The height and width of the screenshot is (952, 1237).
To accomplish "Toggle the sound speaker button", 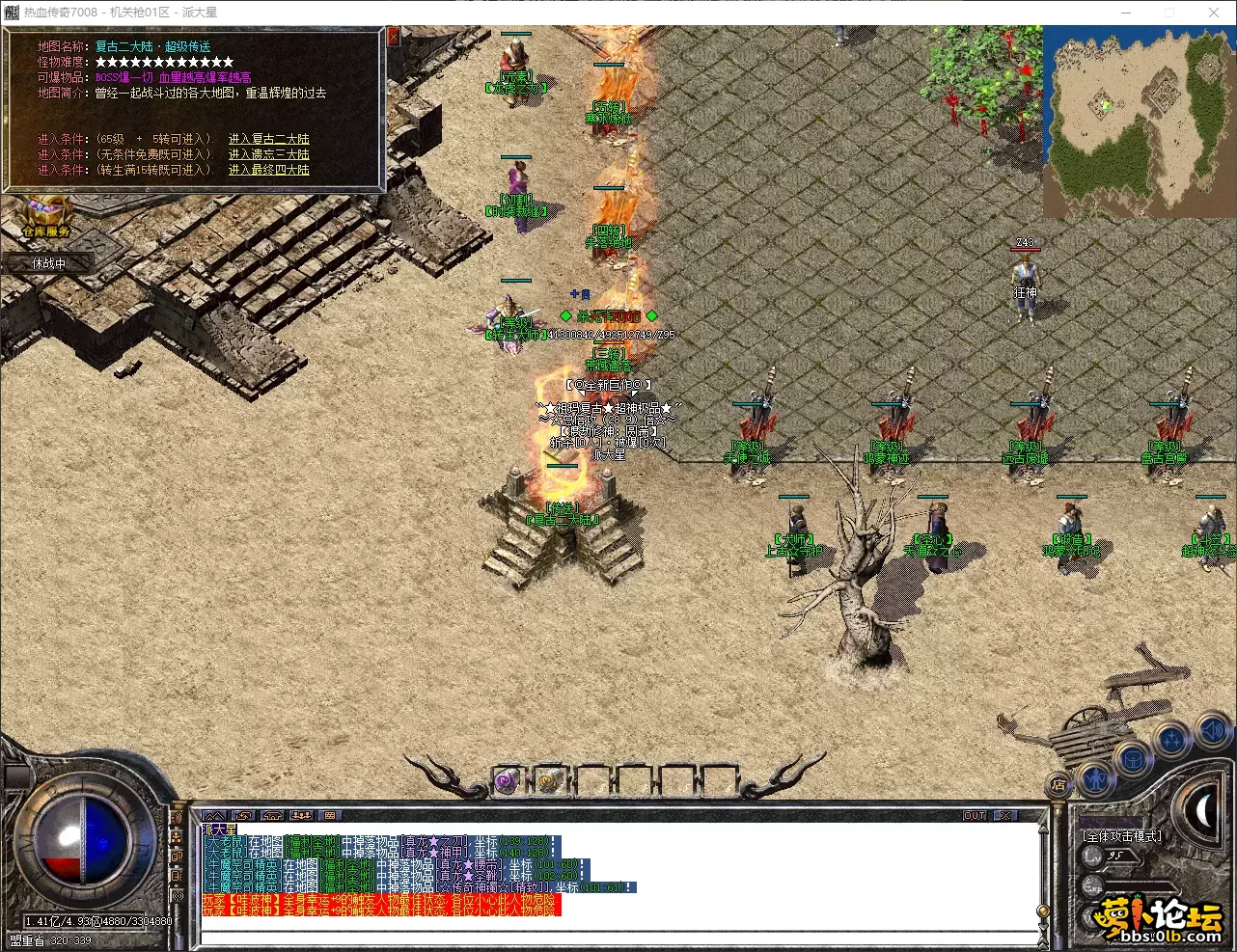I will [1213, 732].
